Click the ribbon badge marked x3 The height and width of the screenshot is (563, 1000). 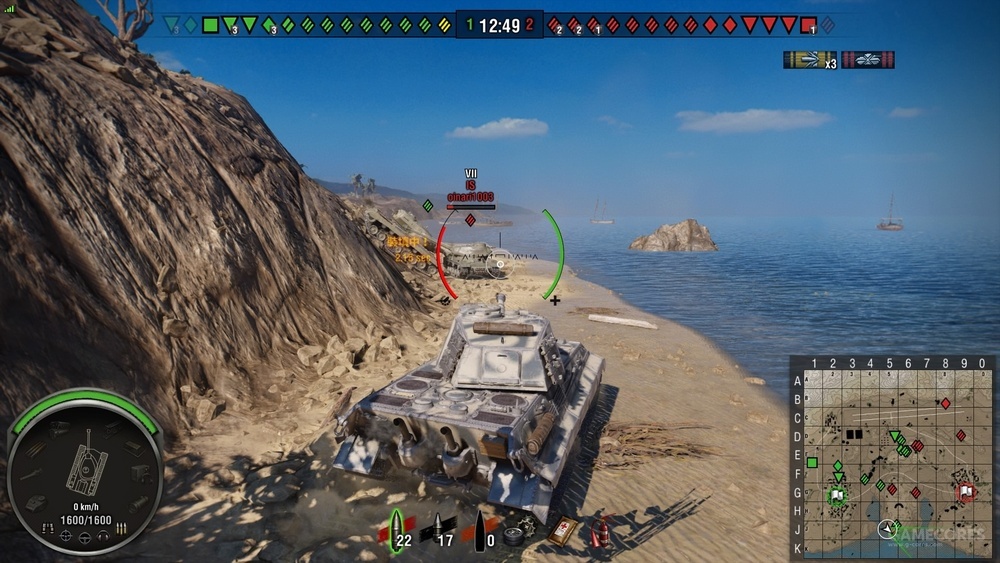click(808, 60)
